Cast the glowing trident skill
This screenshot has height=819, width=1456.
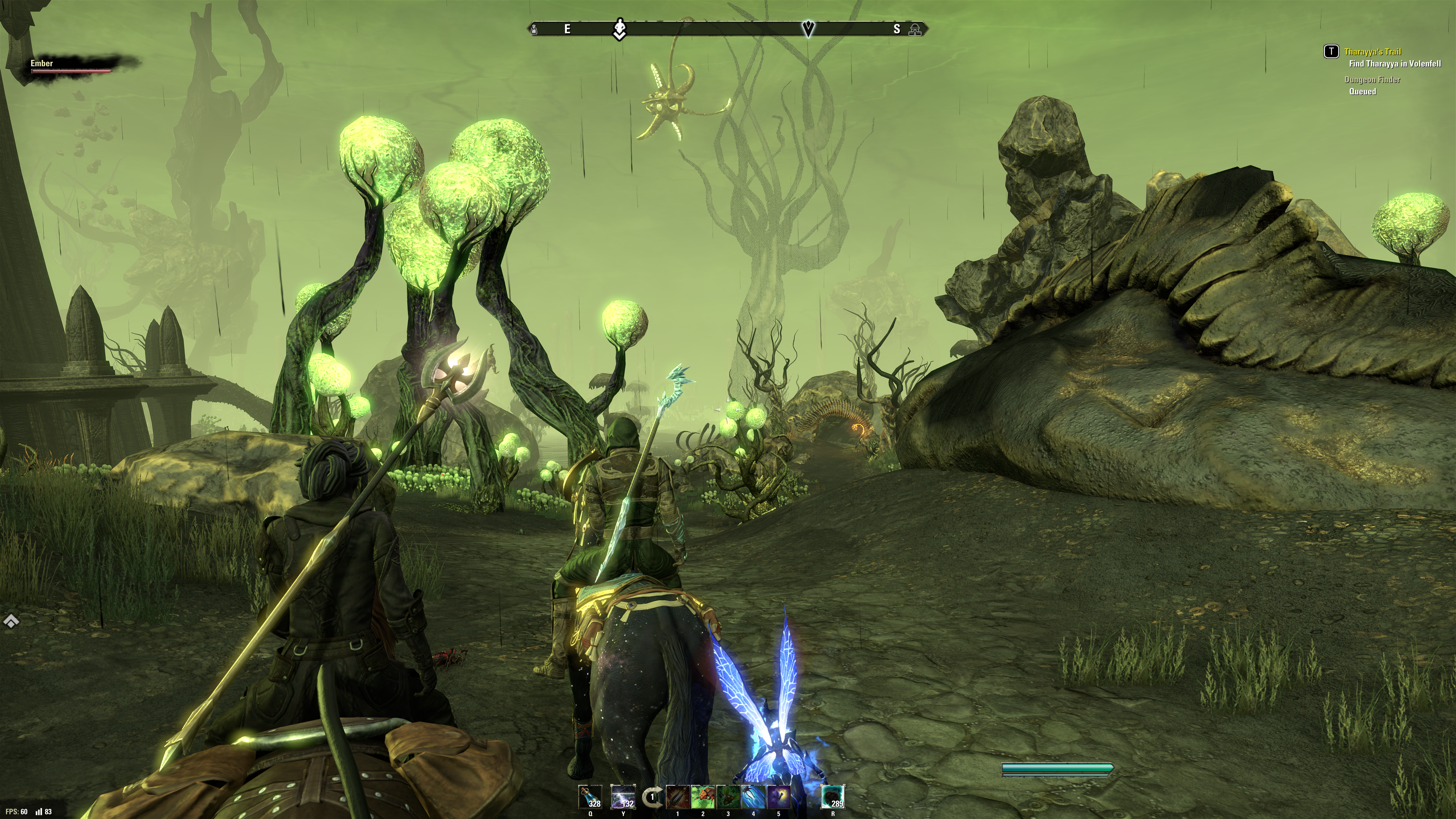678,797
